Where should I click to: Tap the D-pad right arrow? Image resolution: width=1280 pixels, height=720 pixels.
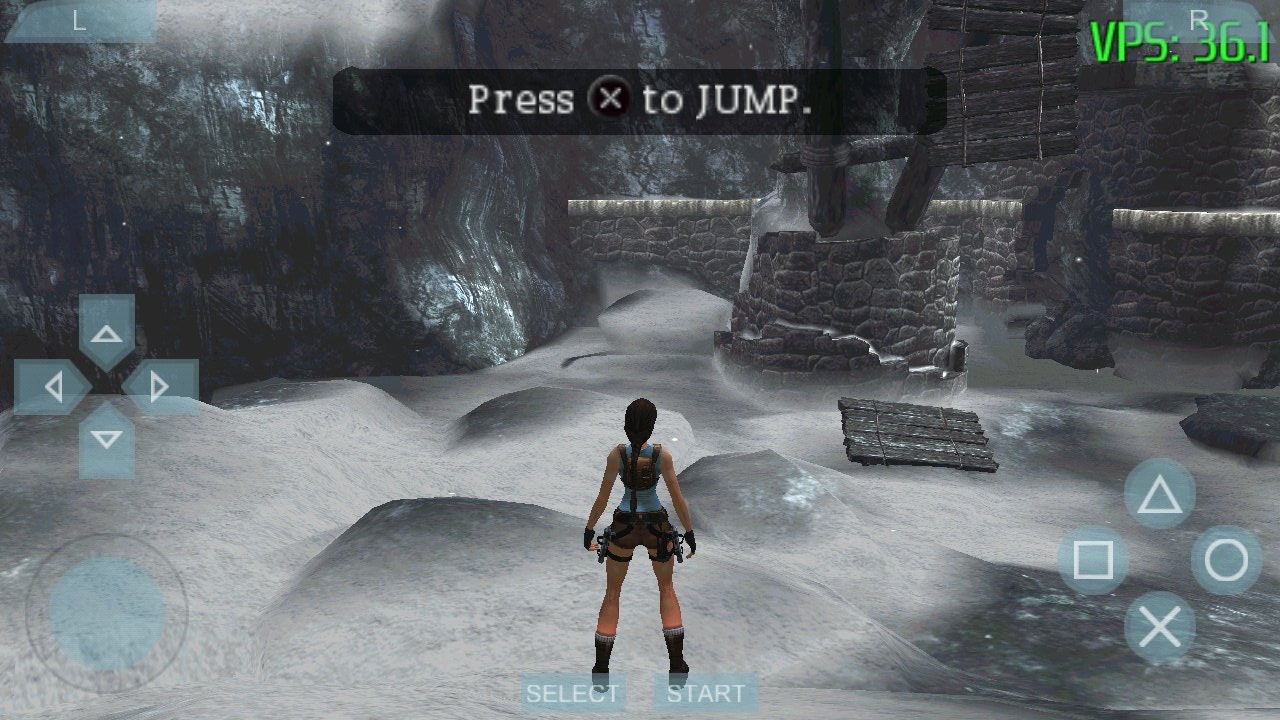pyautogui.click(x=160, y=387)
